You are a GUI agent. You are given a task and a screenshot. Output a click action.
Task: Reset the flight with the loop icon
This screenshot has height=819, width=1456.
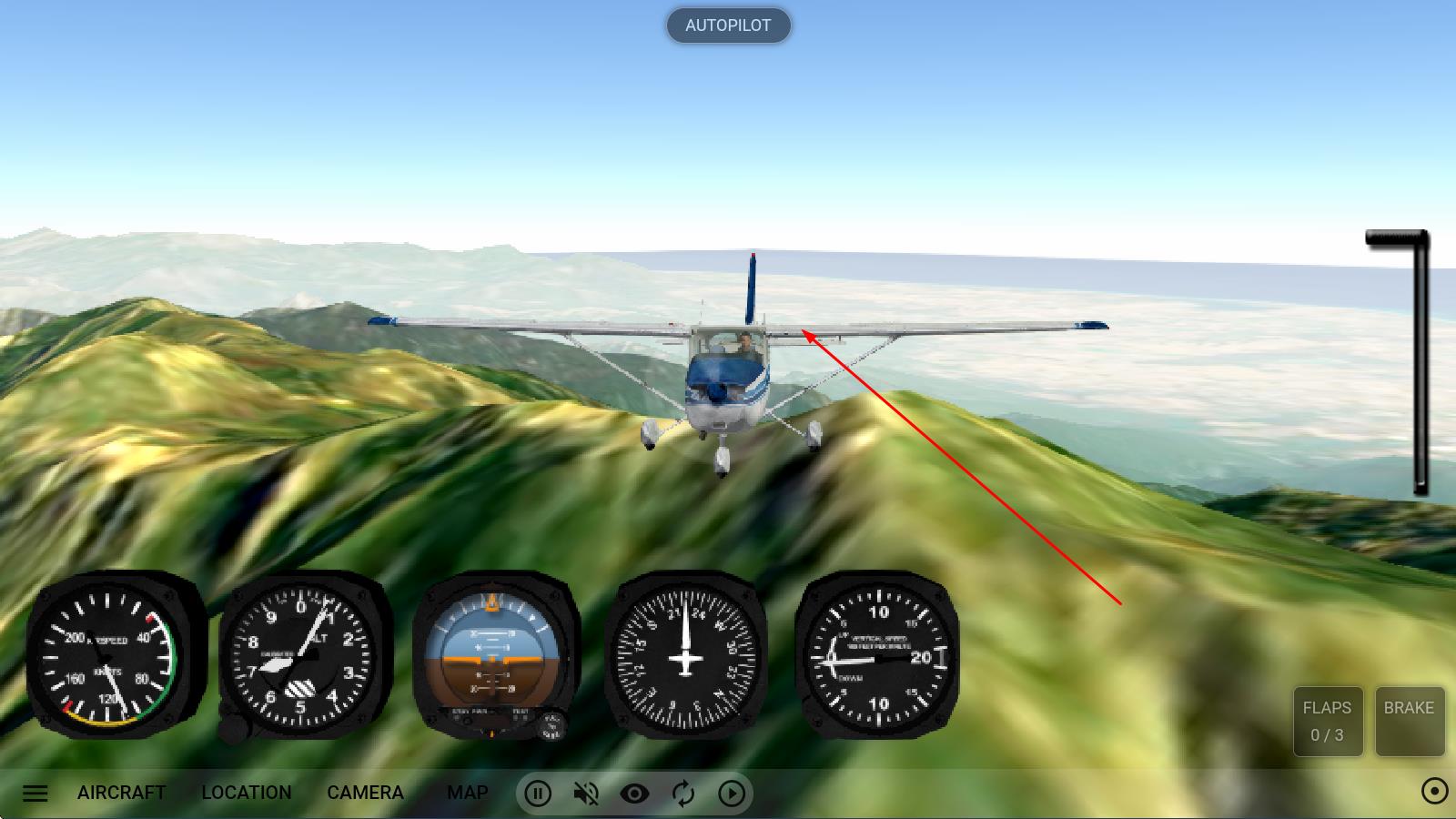pyautogui.click(x=682, y=794)
